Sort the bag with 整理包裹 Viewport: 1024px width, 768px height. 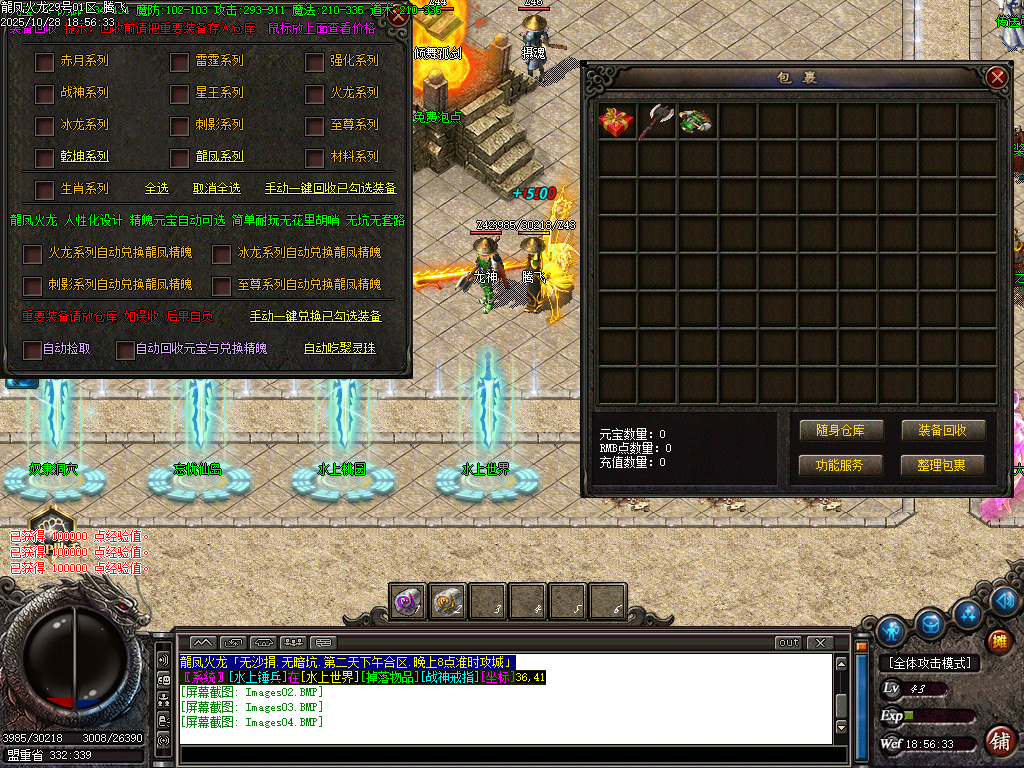(x=942, y=465)
